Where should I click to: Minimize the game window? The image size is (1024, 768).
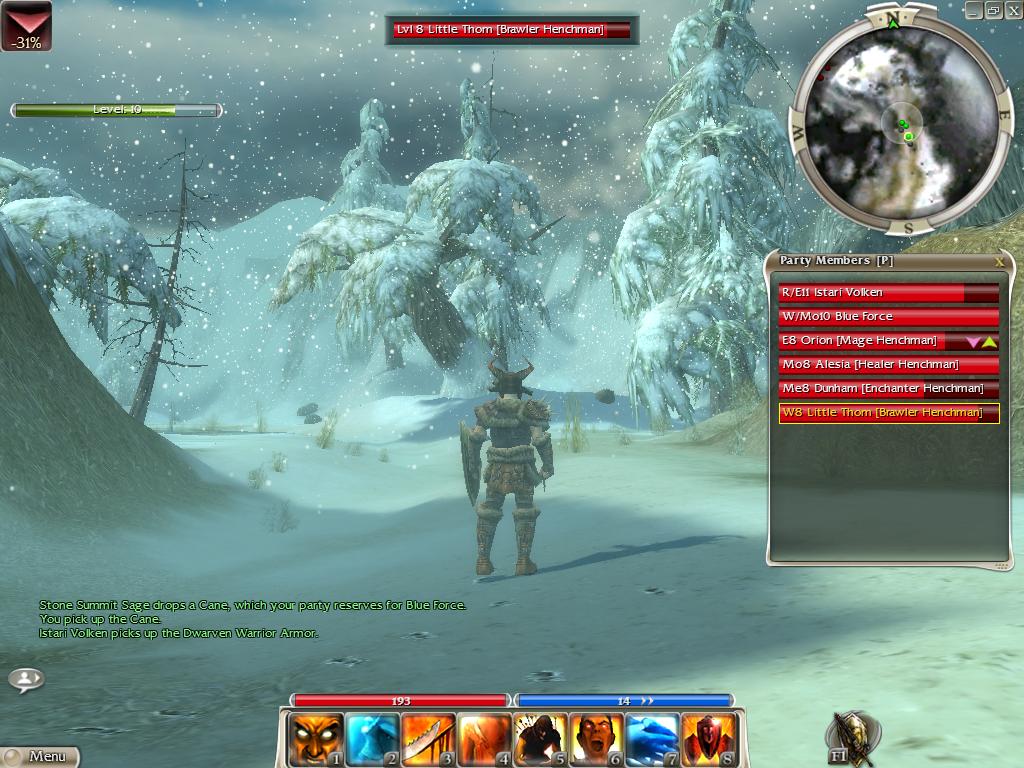[974, 10]
